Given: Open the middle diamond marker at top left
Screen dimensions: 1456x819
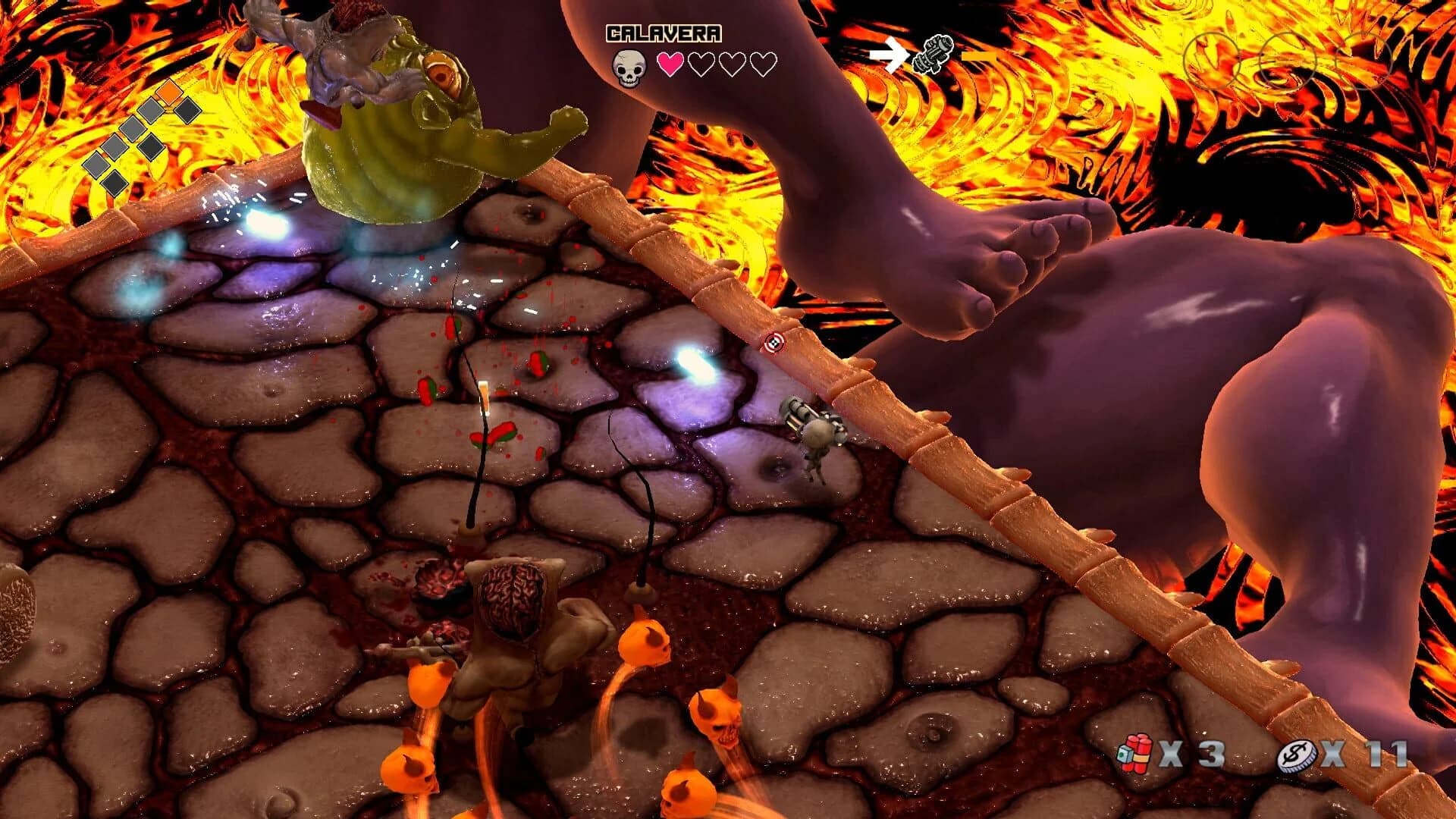Looking at the screenshot, I should pyautogui.click(x=131, y=127).
